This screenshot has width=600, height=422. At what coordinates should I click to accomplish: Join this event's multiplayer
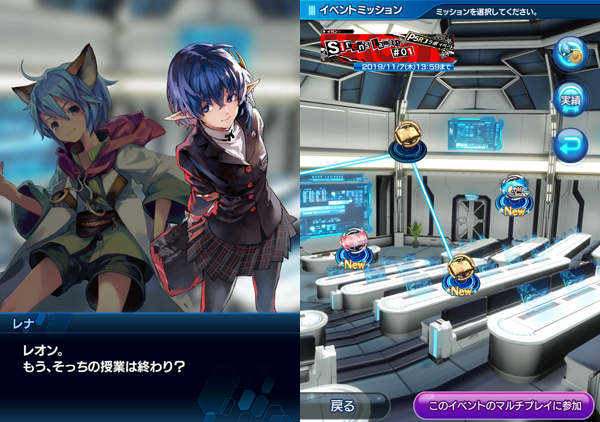[504, 406]
